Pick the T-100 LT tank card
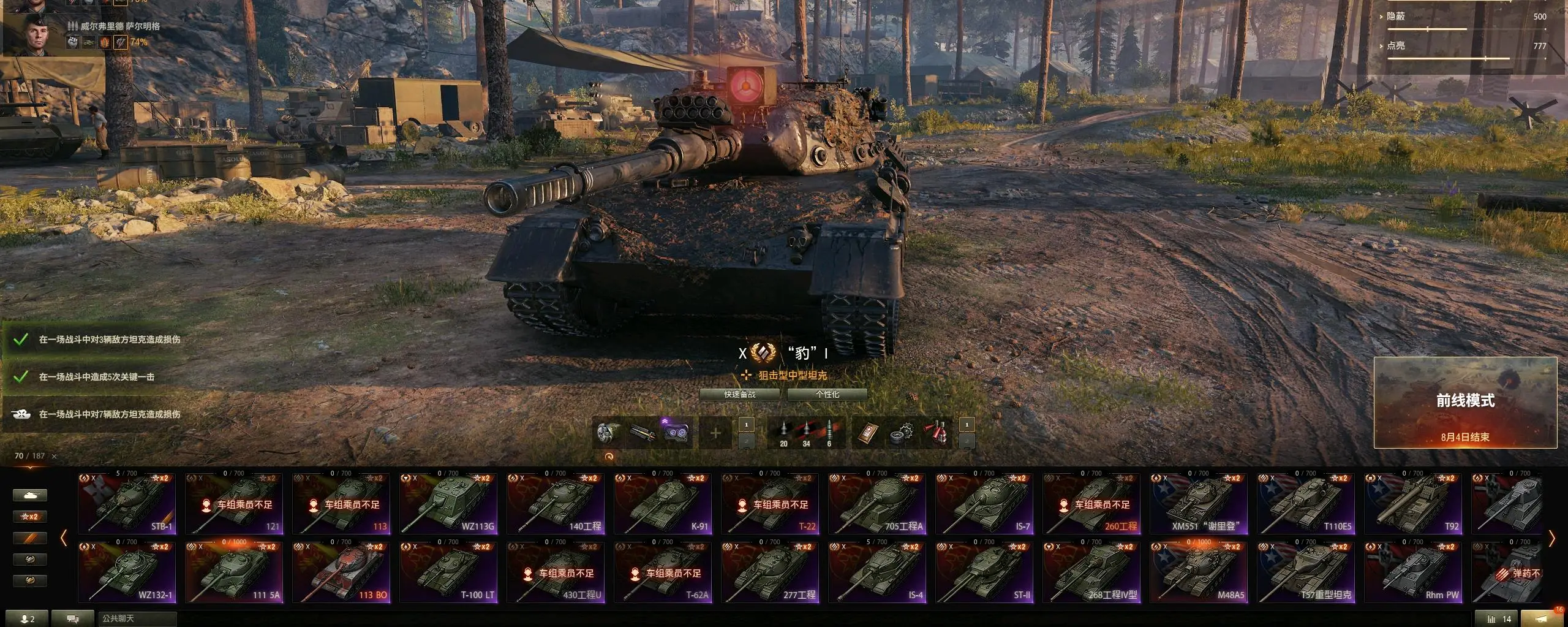The height and width of the screenshot is (627, 1568). pos(448,571)
